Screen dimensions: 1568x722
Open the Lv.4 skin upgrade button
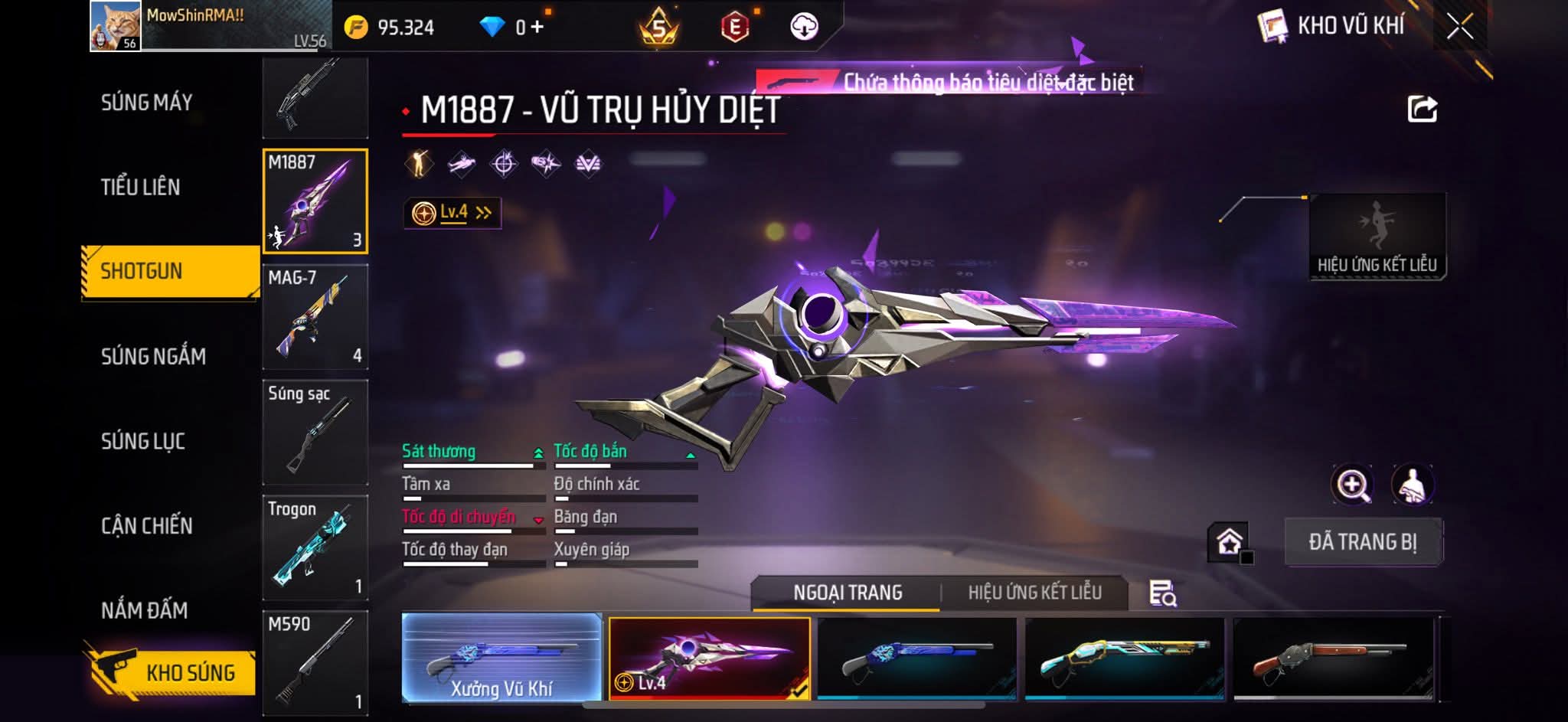[452, 213]
